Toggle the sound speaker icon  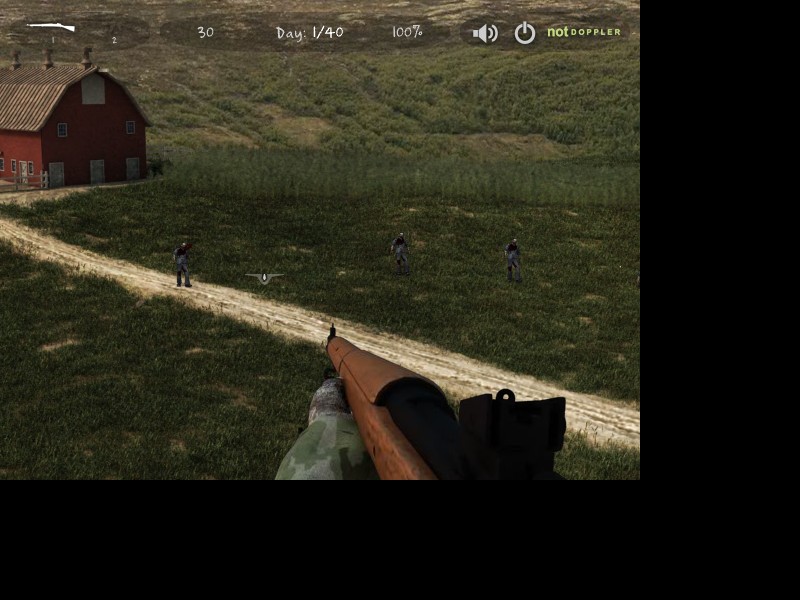point(485,33)
